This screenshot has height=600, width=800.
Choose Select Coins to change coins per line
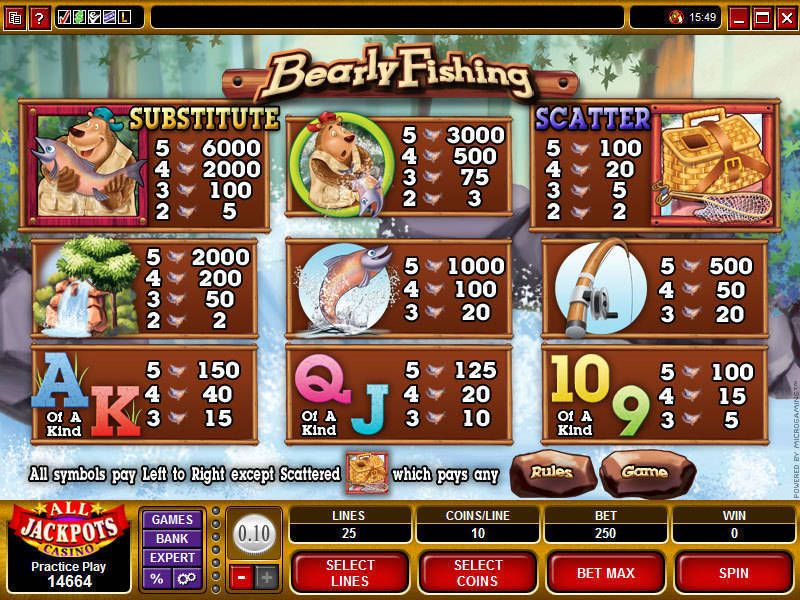478,573
